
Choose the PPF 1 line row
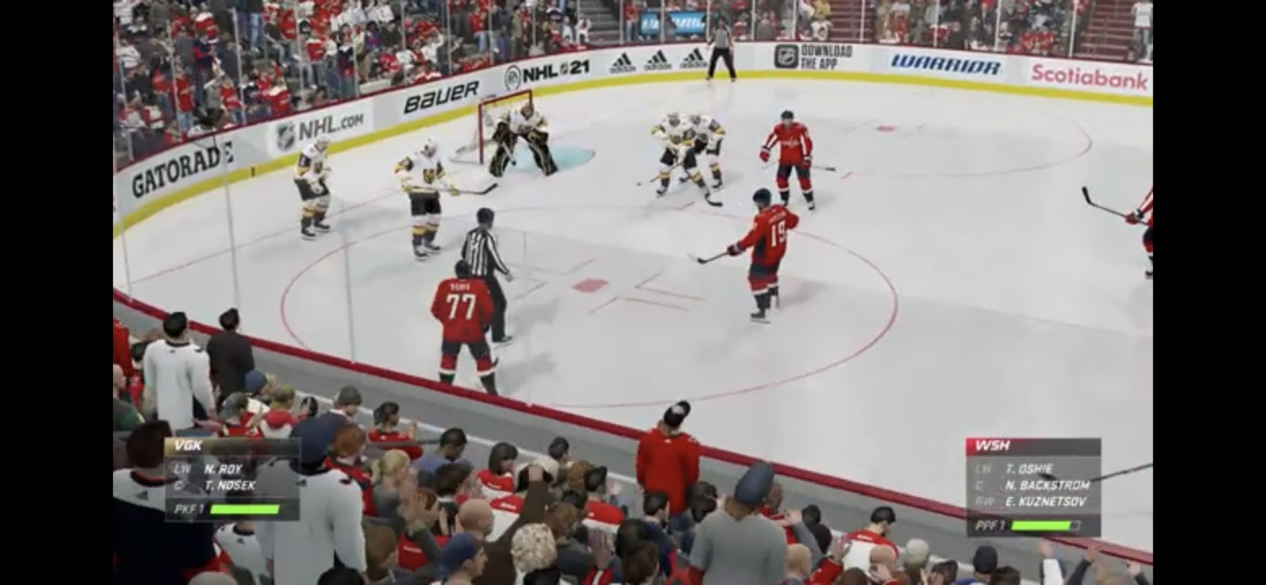[1032, 525]
